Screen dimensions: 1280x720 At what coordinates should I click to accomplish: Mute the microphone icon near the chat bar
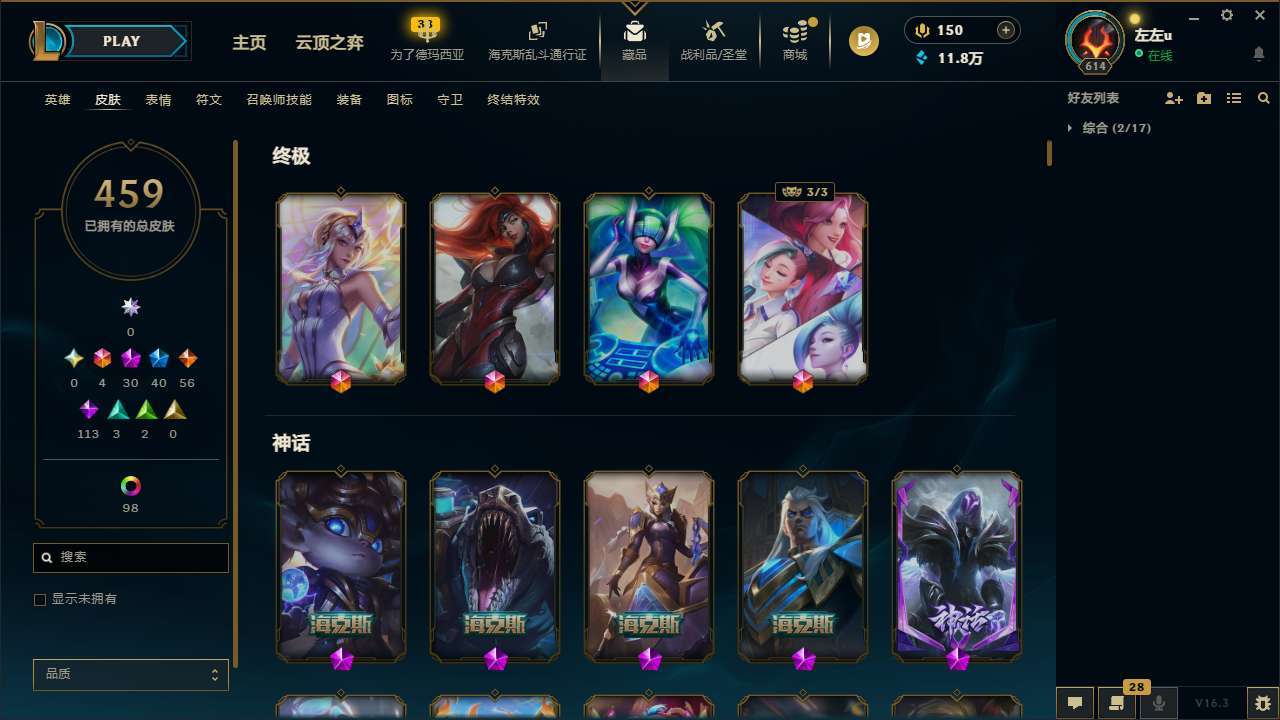pyautogui.click(x=1158, y=702)
